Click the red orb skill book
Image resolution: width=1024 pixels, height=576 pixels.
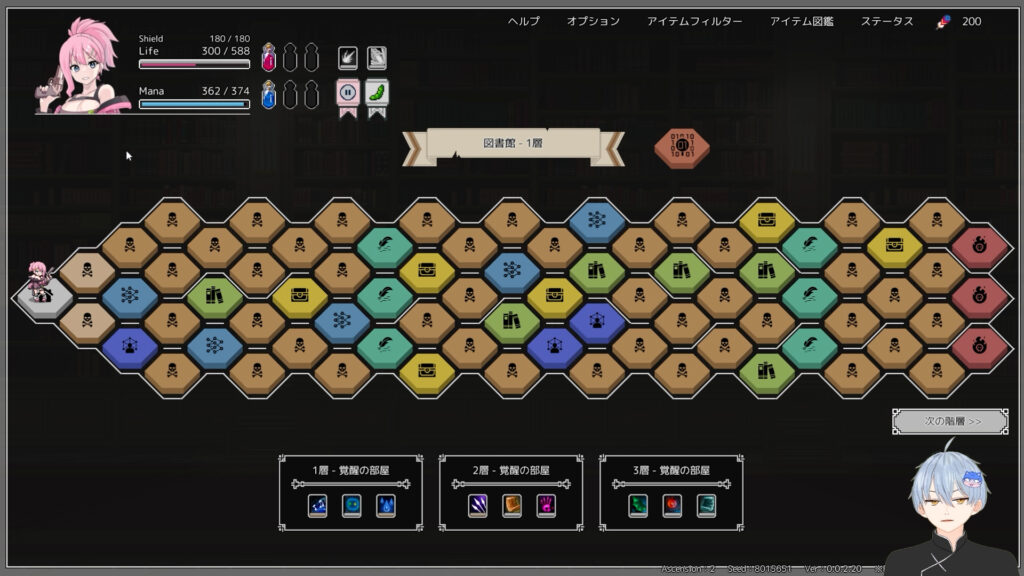[x=672, y=505]
